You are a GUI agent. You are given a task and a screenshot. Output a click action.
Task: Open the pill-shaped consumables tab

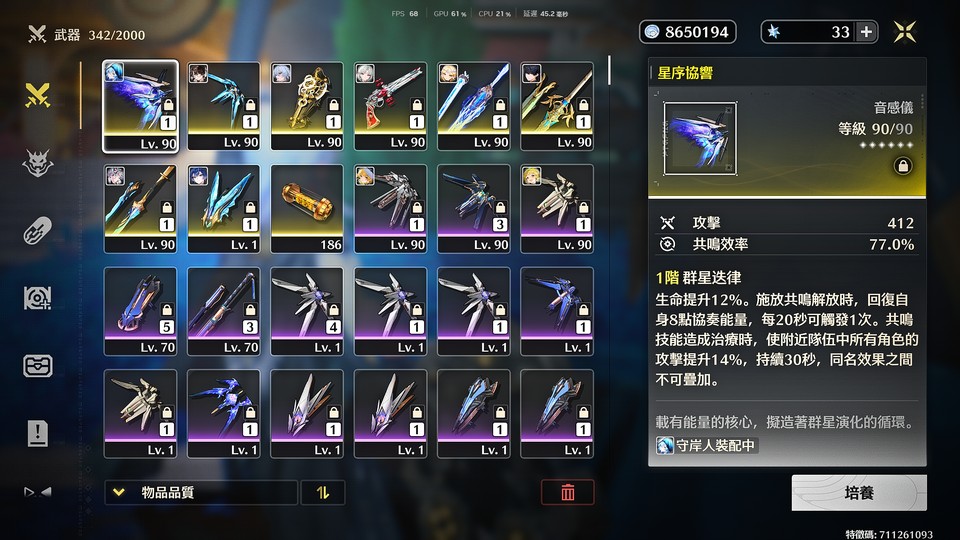[x=38, y=231]
